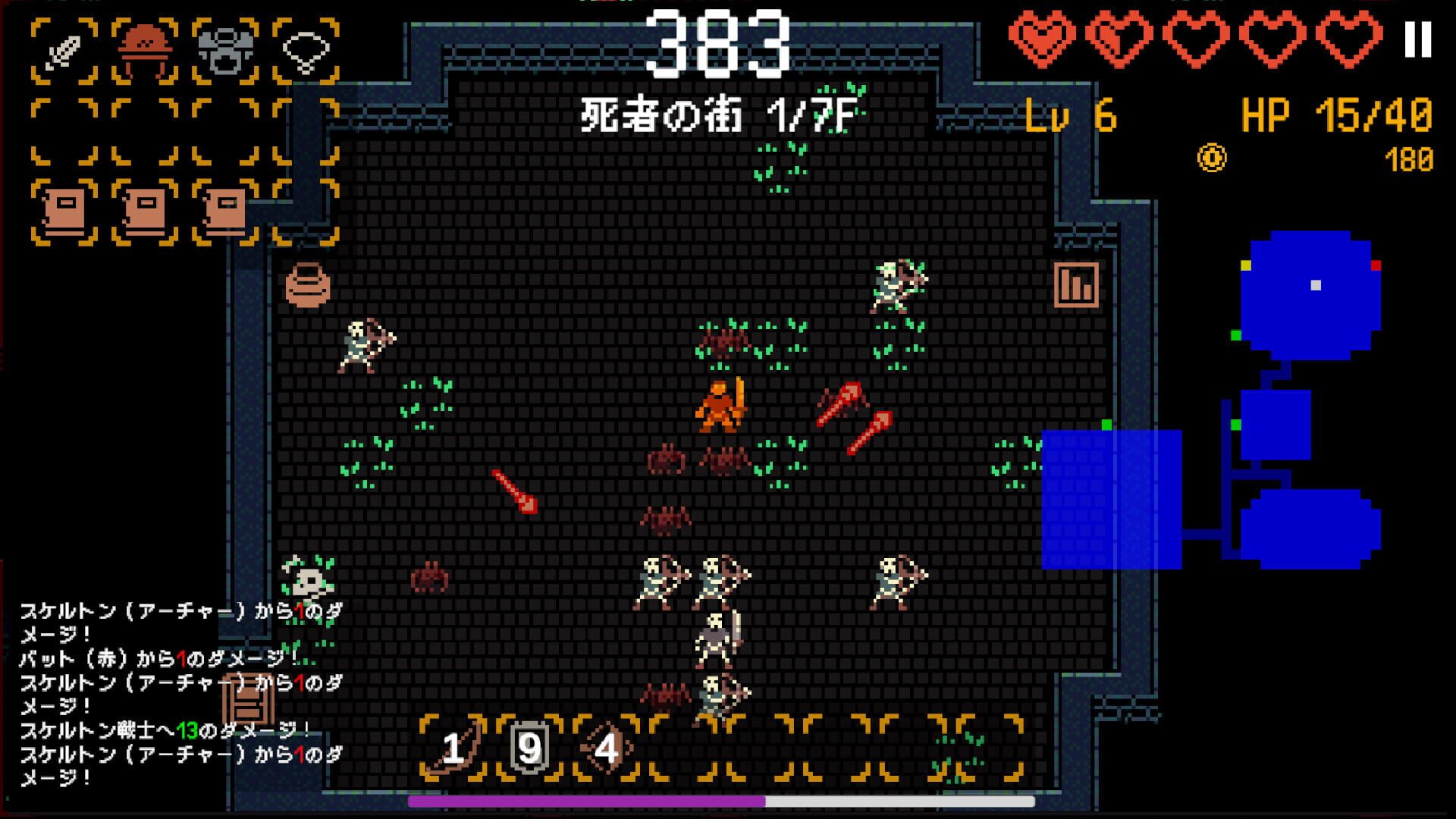1456x819 pixels.
Task: Select the gray armor equipment slot
Action: point(227,49)
